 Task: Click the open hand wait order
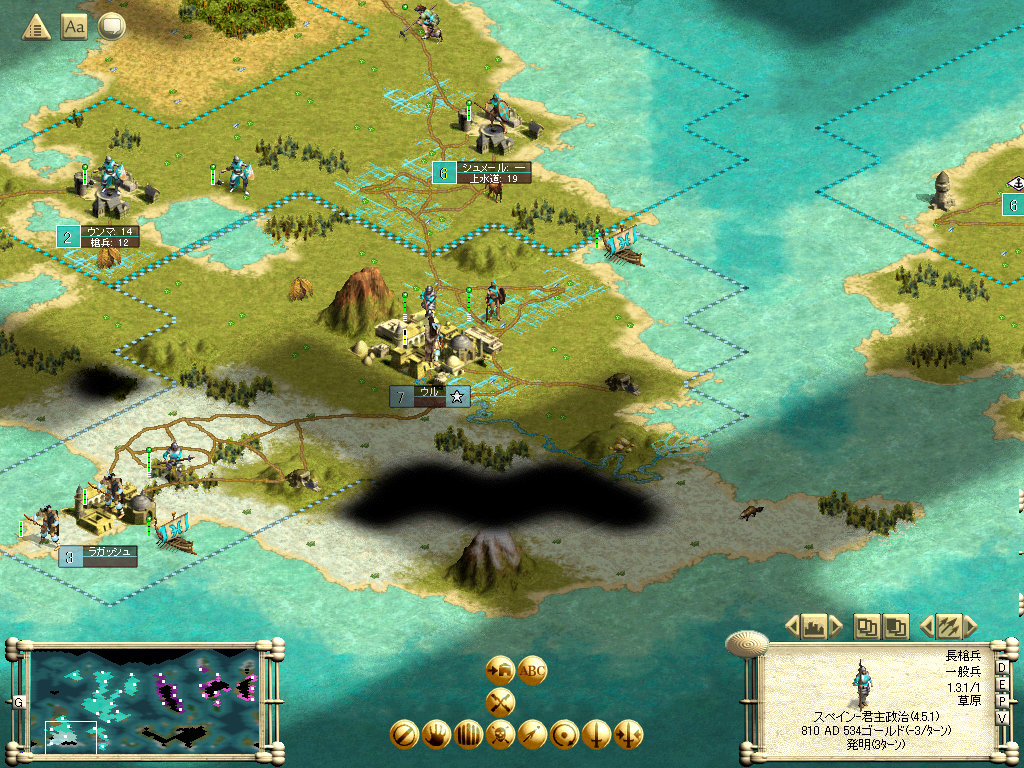click(437, 735)
